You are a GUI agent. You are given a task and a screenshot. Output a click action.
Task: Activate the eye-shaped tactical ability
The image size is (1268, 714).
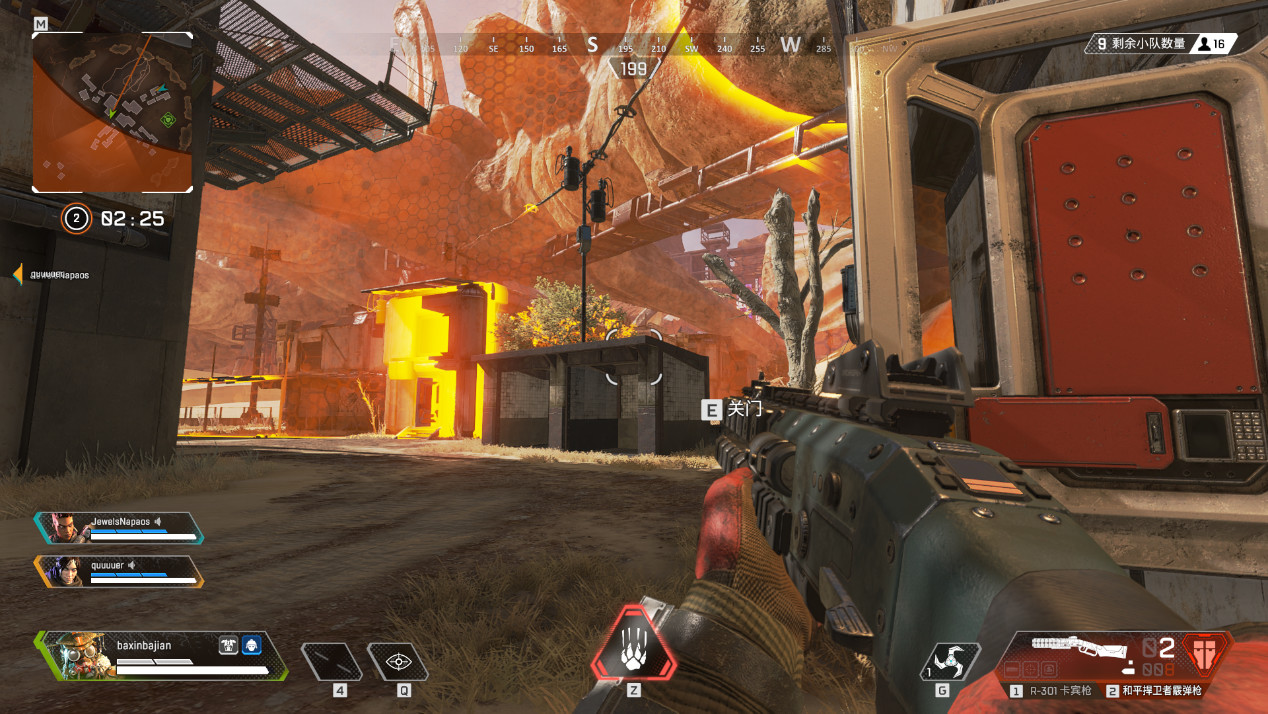[x=399, y=661]
